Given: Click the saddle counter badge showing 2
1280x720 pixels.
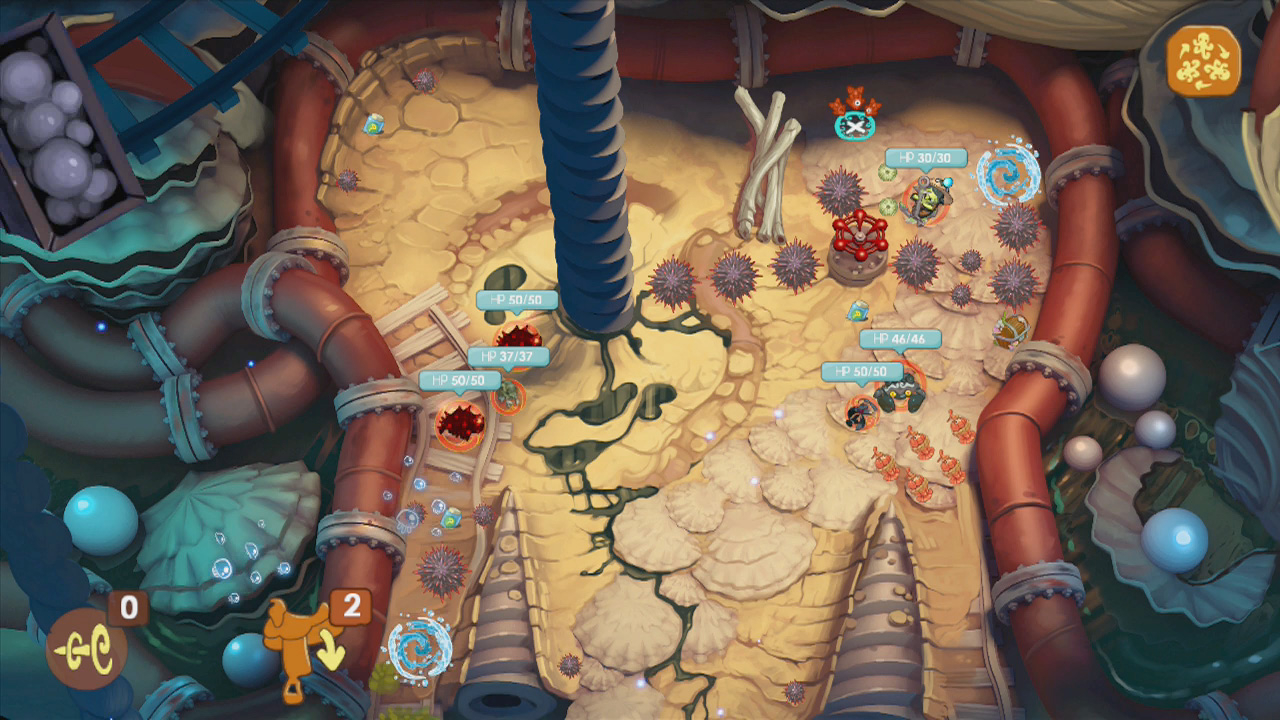Looking at the screenshot, I should coord(352,607).
